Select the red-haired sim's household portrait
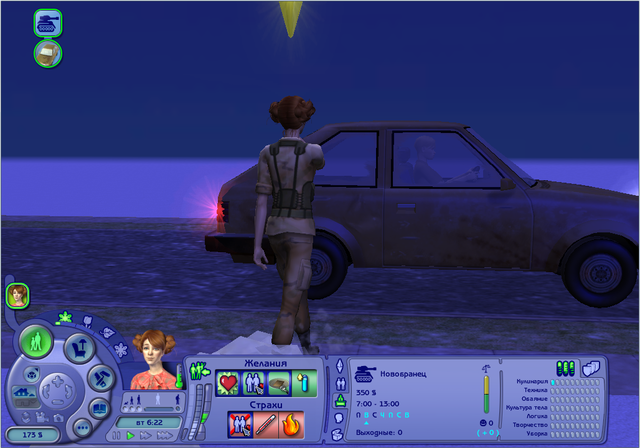Screen dimensions: 640x448 pyautogui.click(x=18, y=295)
